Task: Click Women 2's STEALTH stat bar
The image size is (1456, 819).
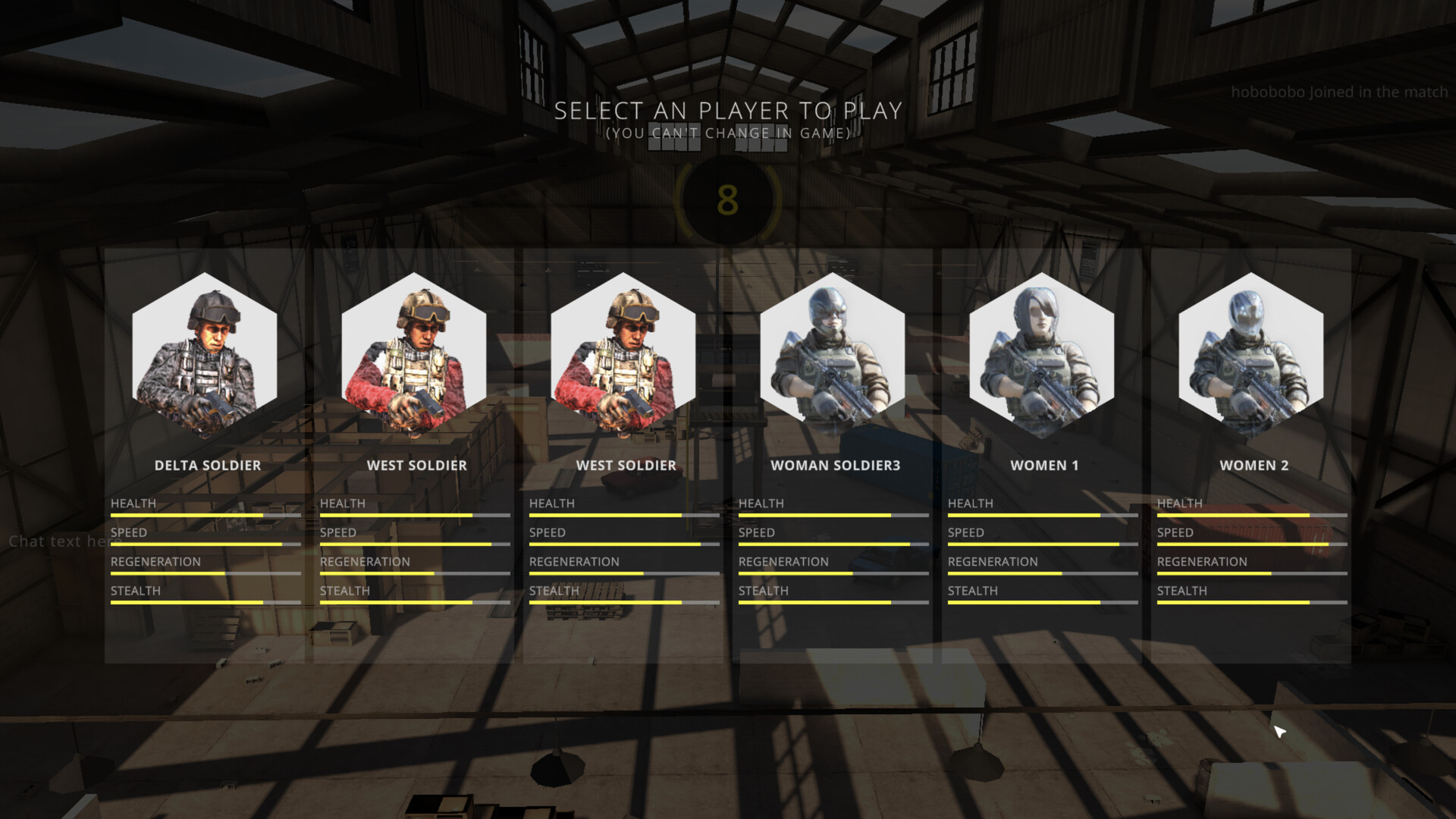Action: [x=1251, y=601]
